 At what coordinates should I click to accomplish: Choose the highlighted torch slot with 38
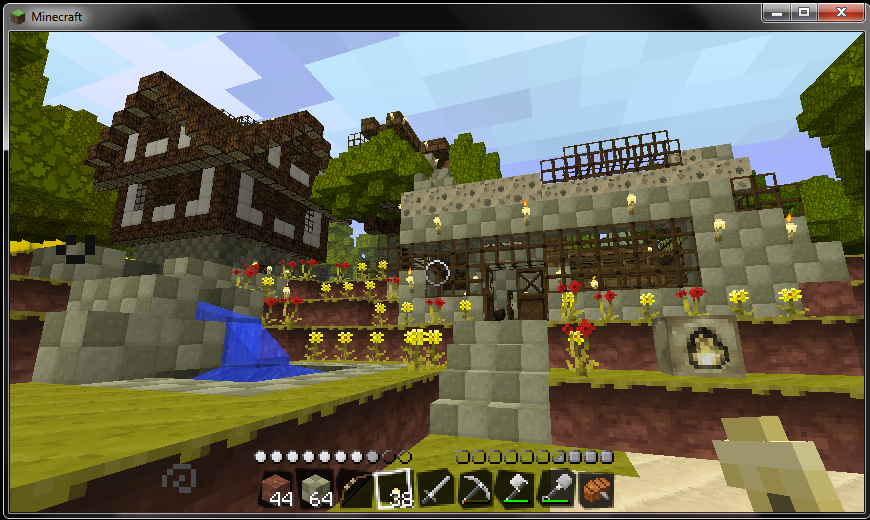(395, 490)
